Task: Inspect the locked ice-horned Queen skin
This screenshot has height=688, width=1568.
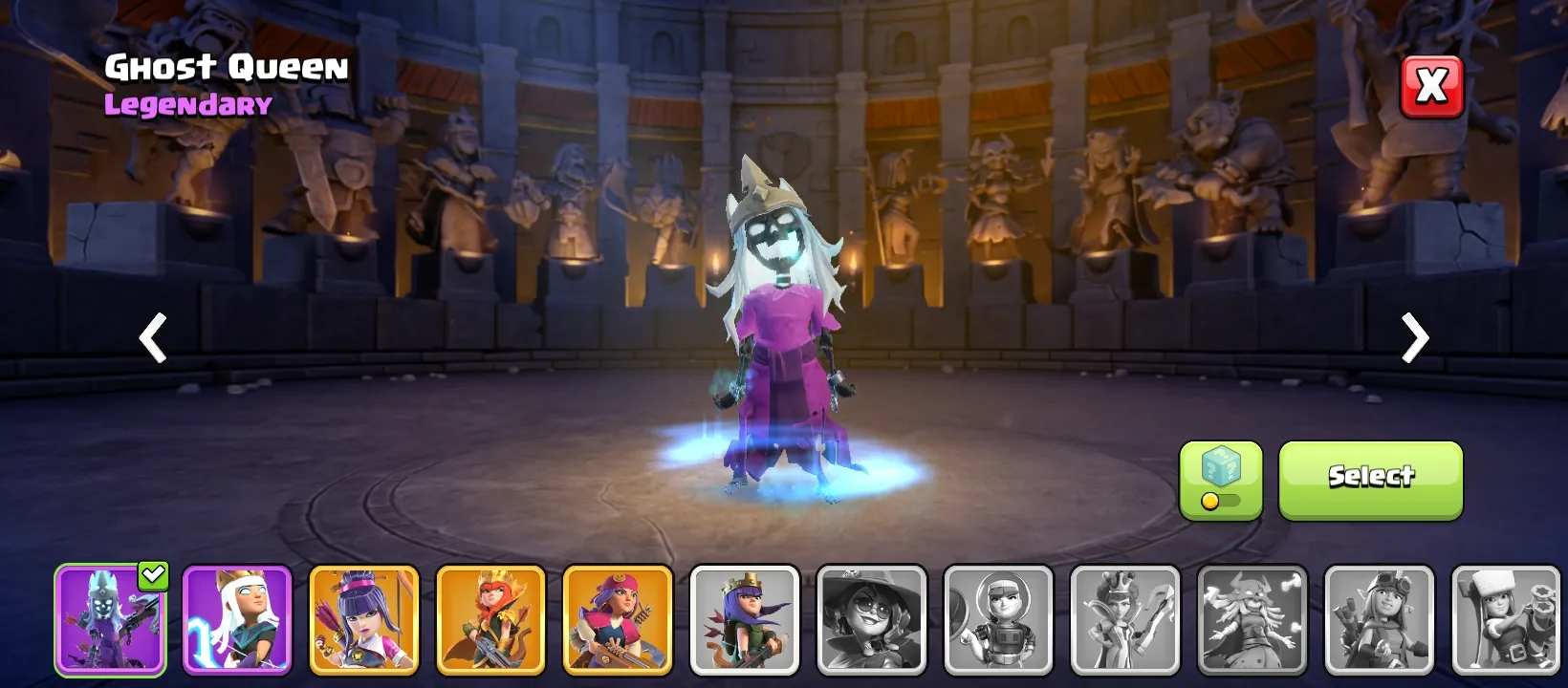Action: (x=1252, y=621)
